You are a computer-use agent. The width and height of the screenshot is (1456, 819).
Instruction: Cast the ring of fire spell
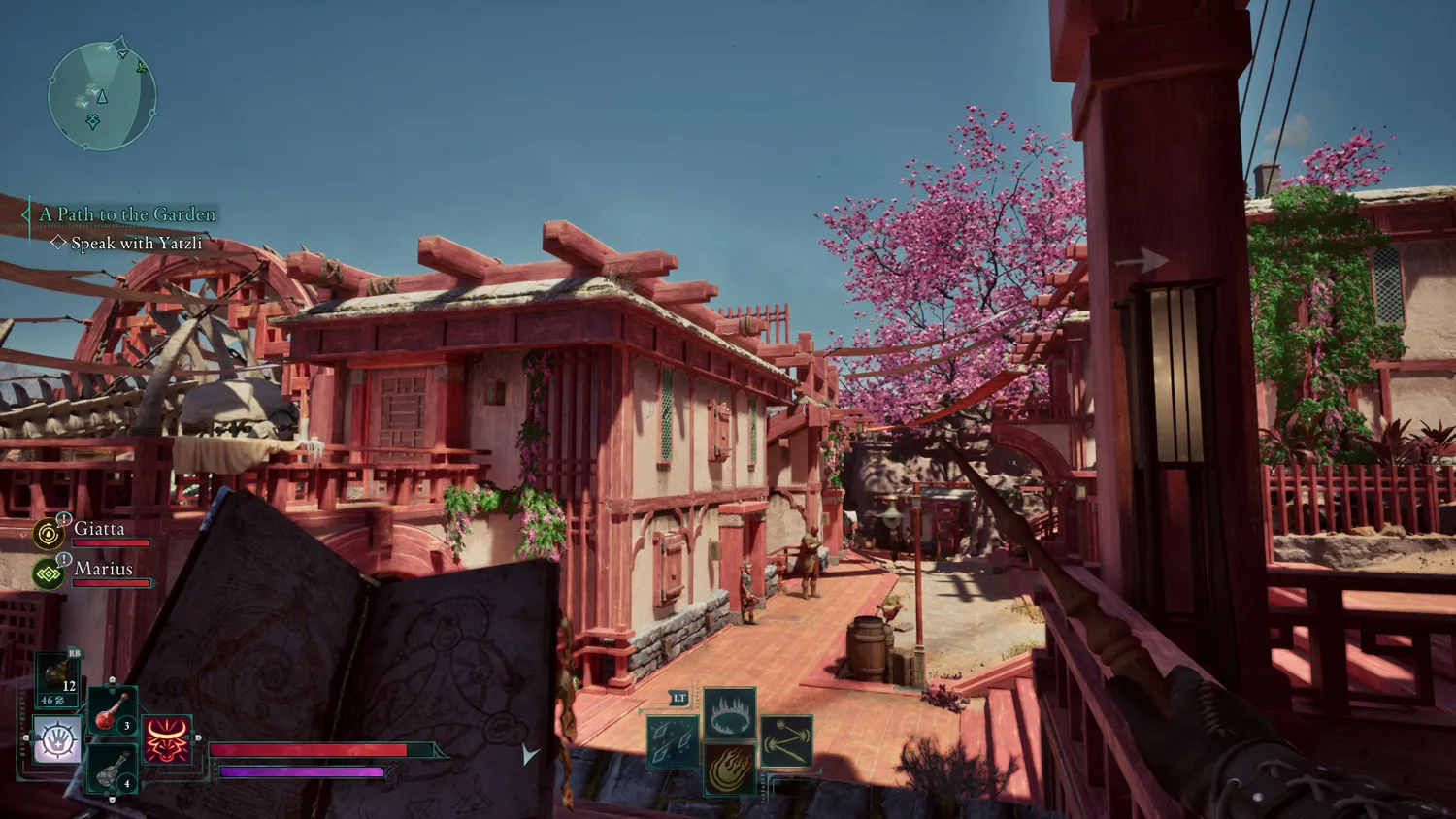(x=730, y=713)
